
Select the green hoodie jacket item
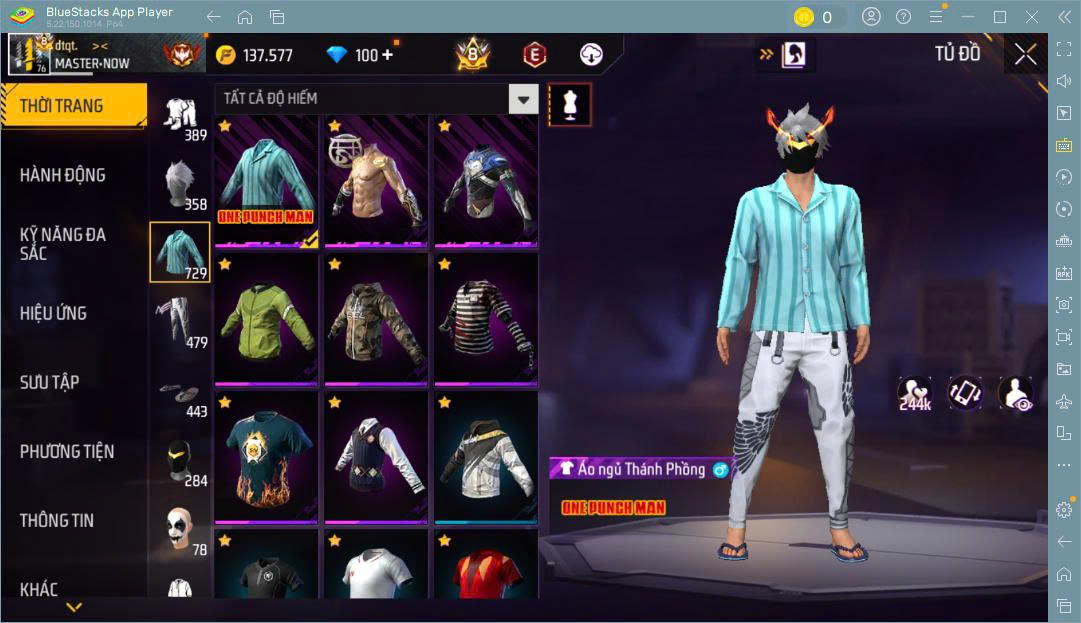[266, 320]
